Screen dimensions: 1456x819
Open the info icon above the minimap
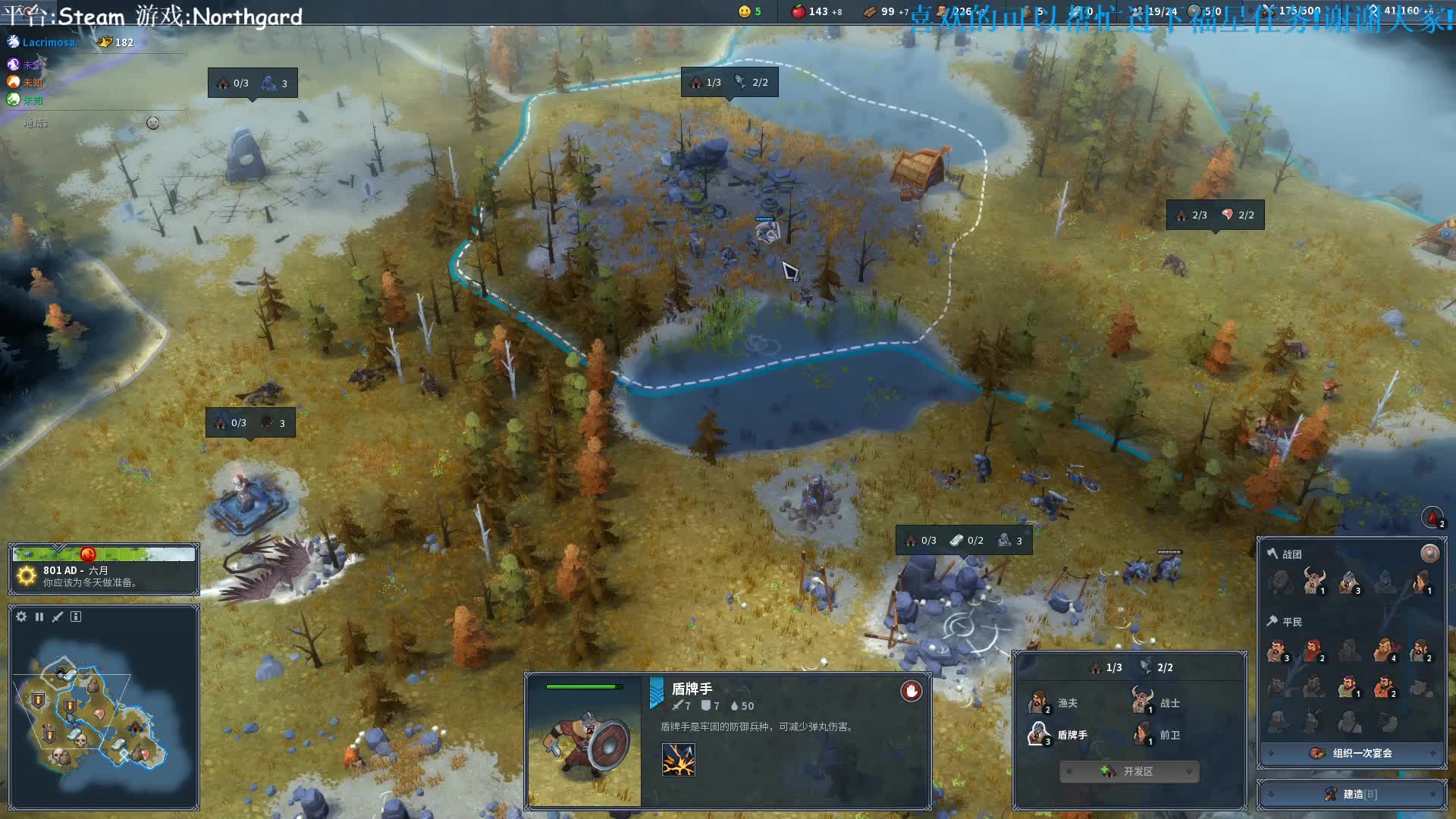click(76, 617)
